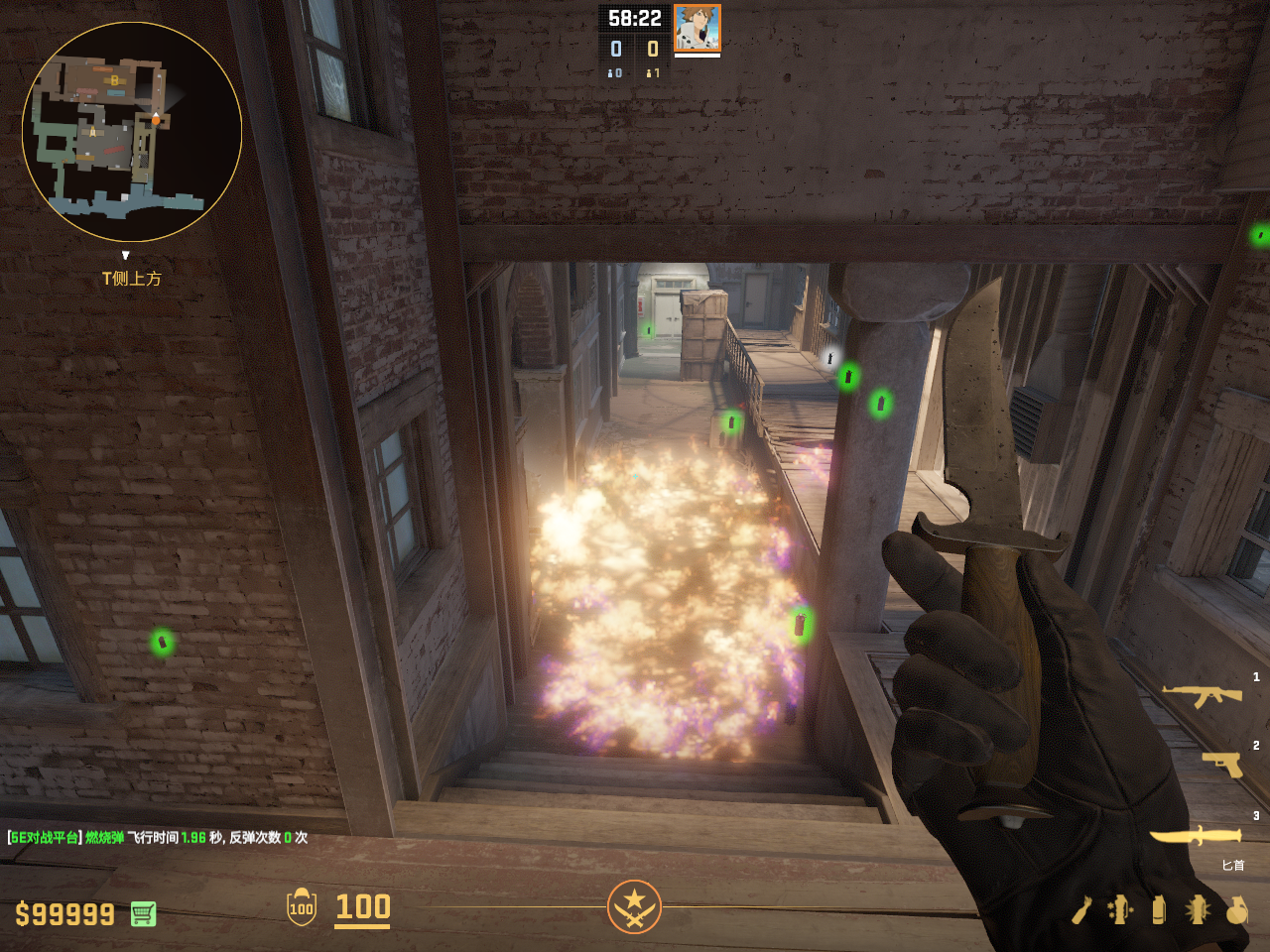Click the player avatar portrait at top
Viewport: 1270px width, 952px height.
697,28
